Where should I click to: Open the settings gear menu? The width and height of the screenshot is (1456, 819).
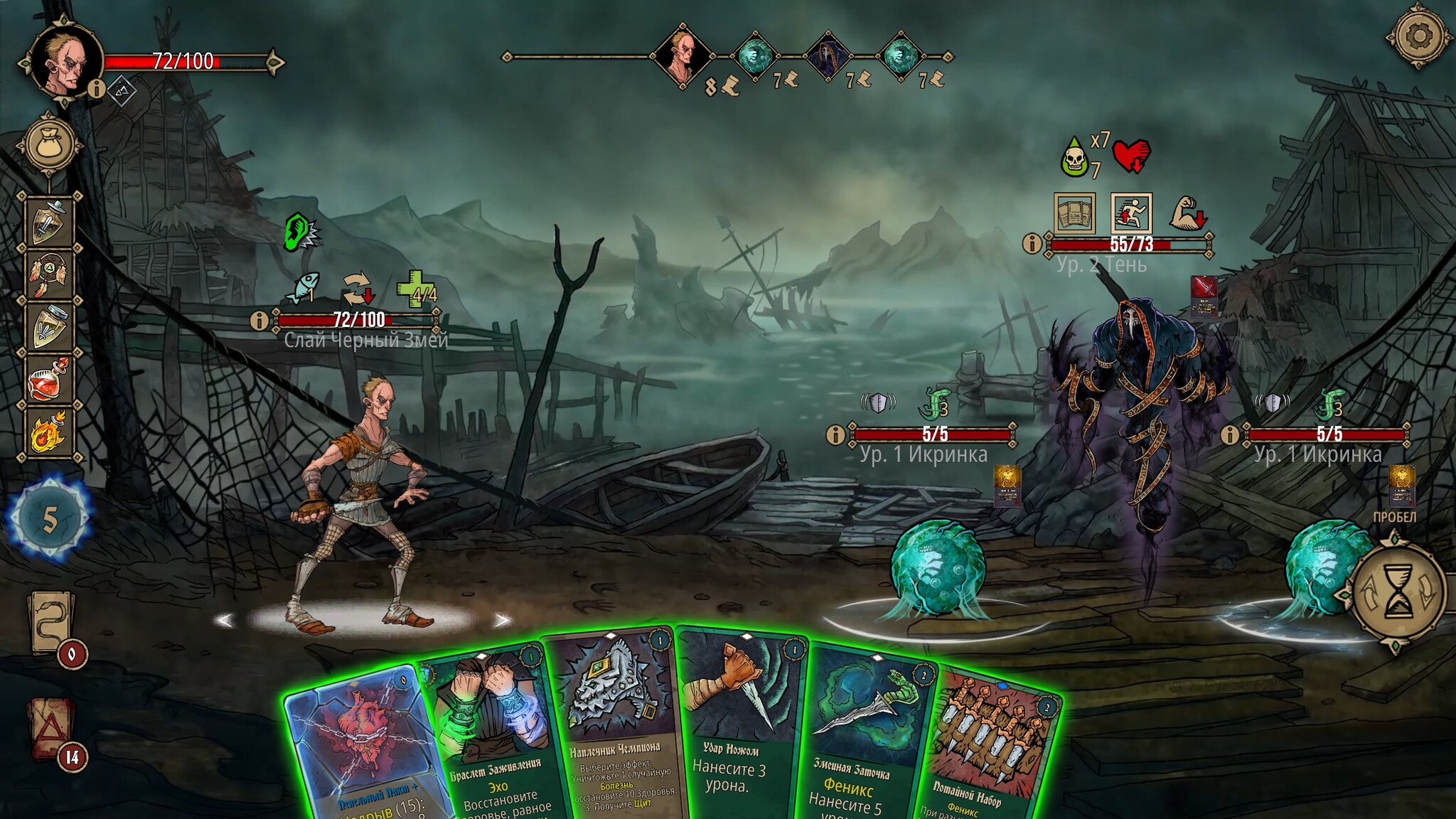pyautogui.click(x=1418, y=35)
